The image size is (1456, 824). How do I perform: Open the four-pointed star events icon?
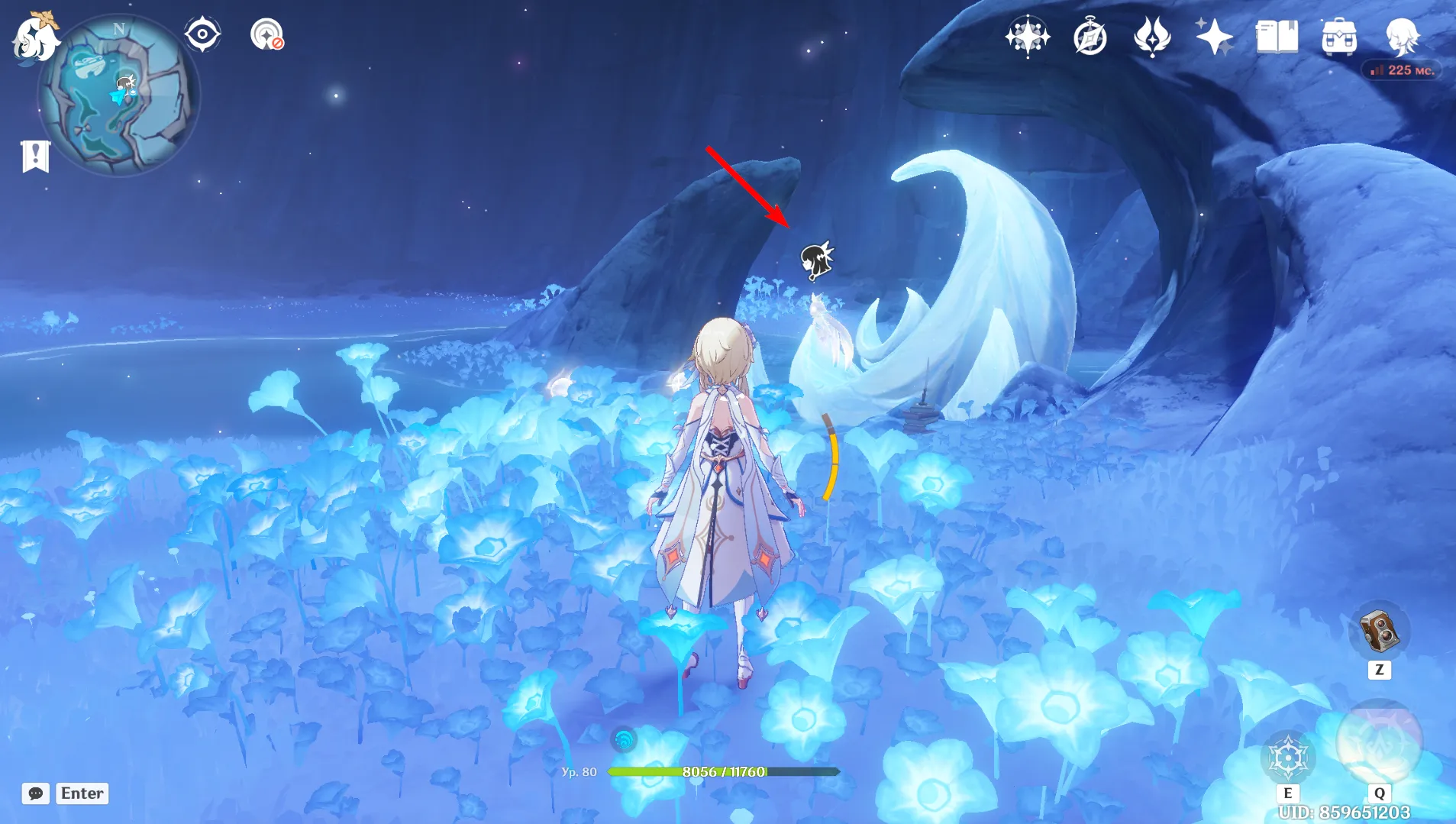(x=1027, y=37)
